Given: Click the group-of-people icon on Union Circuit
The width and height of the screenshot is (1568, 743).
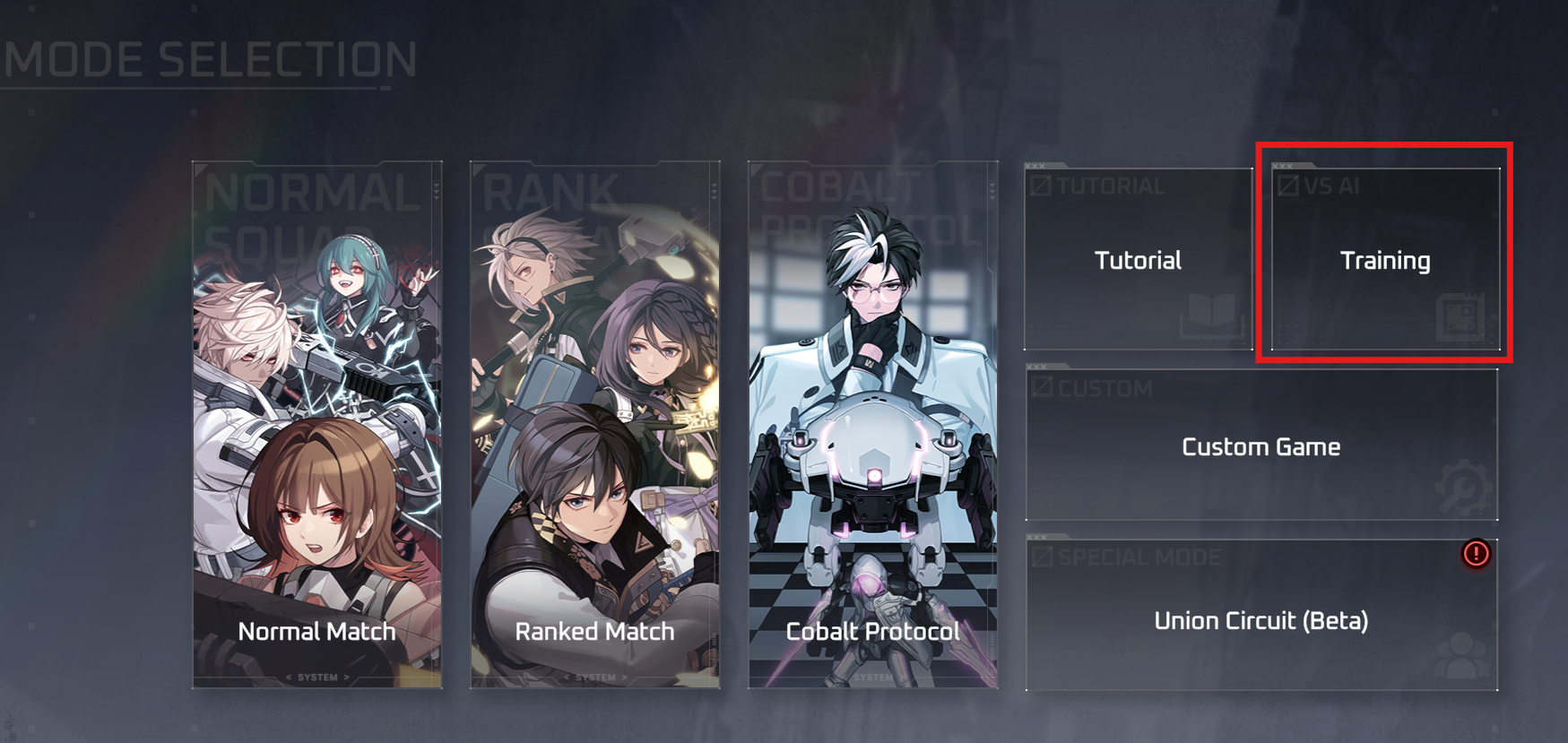Looking at the screenshot, I should point(1462,654).
